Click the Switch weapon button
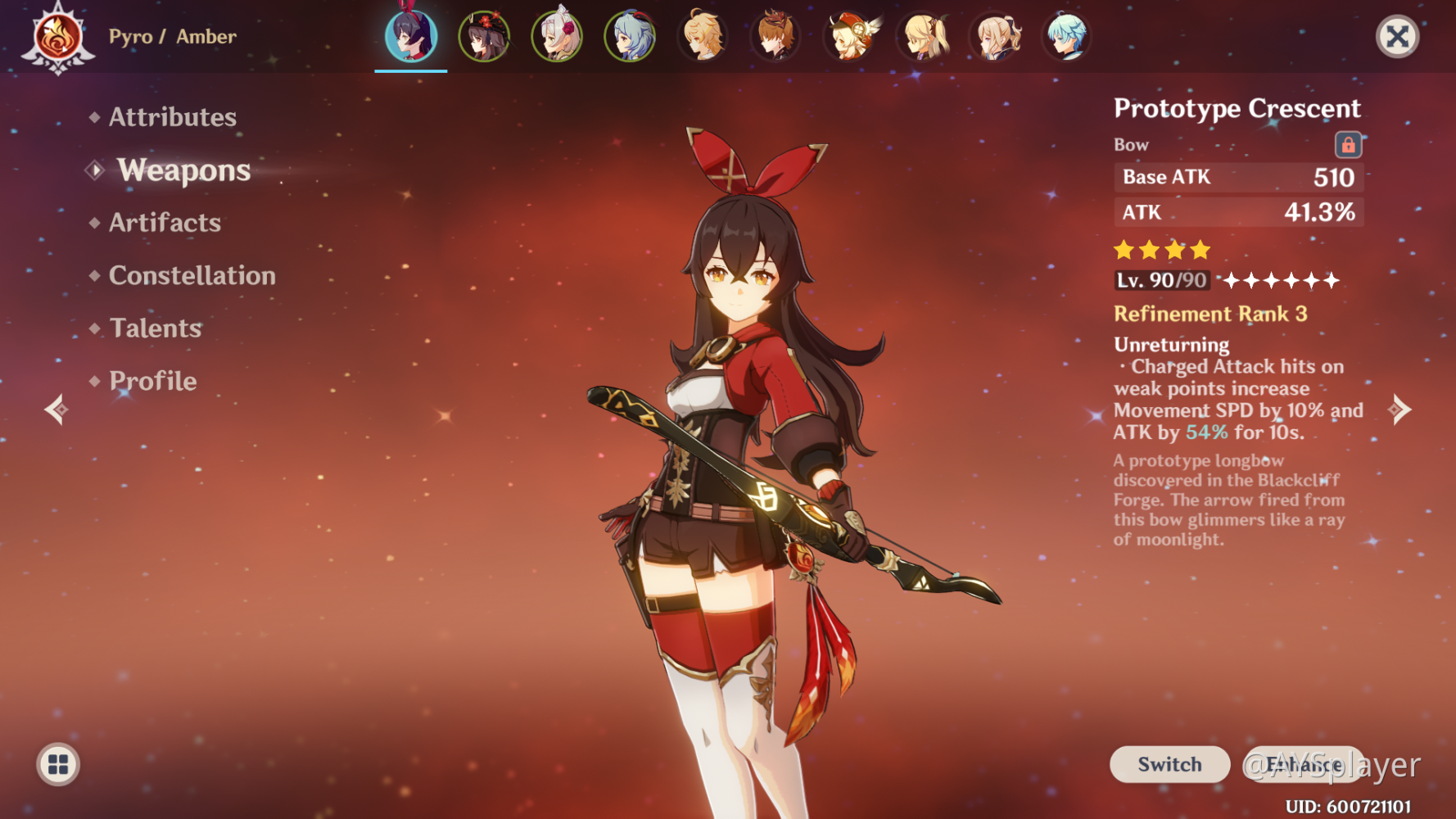 click(x=1169, y=764)
